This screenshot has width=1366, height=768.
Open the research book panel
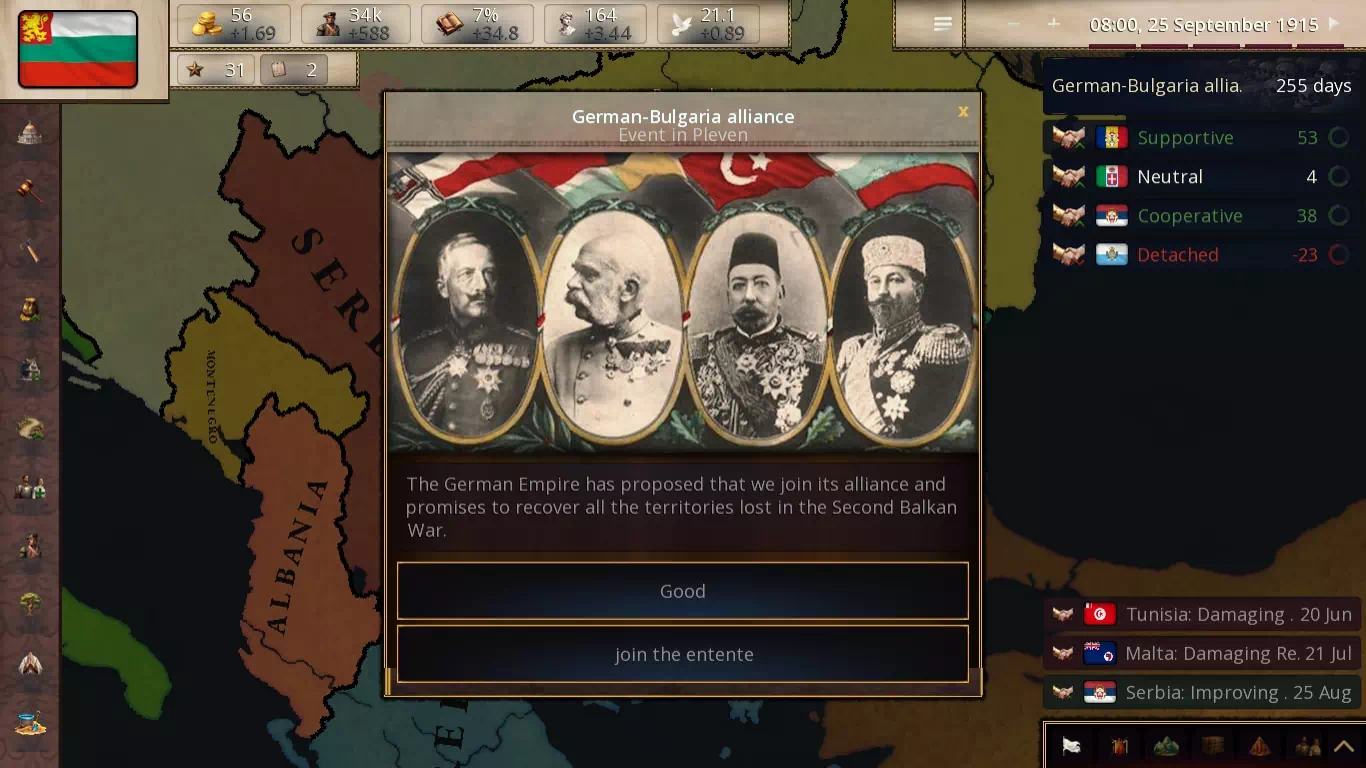pos(477,24)
